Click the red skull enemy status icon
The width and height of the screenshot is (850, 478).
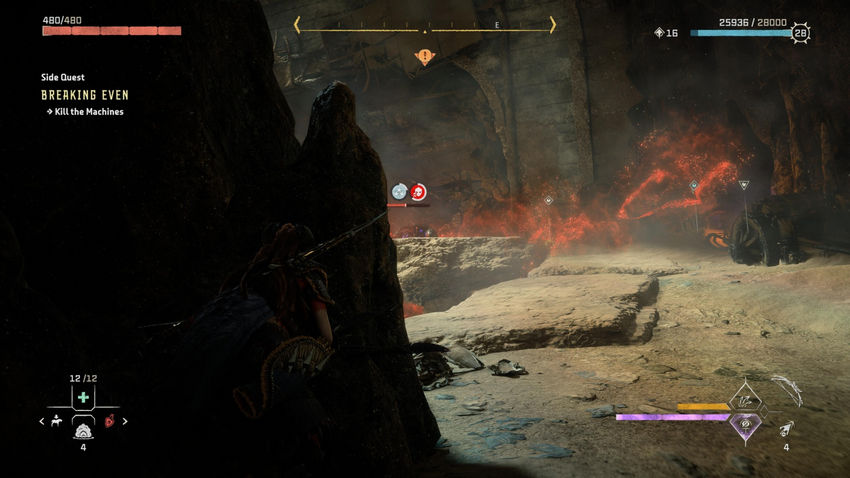coord(418,191)
